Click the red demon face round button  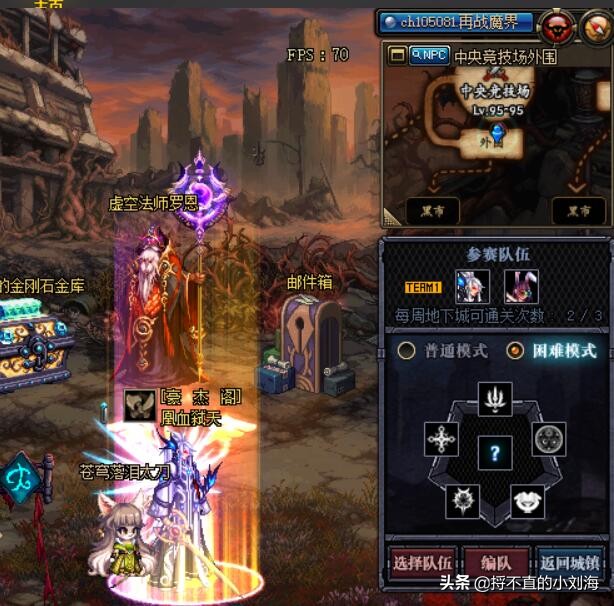(x=557, y=27)
